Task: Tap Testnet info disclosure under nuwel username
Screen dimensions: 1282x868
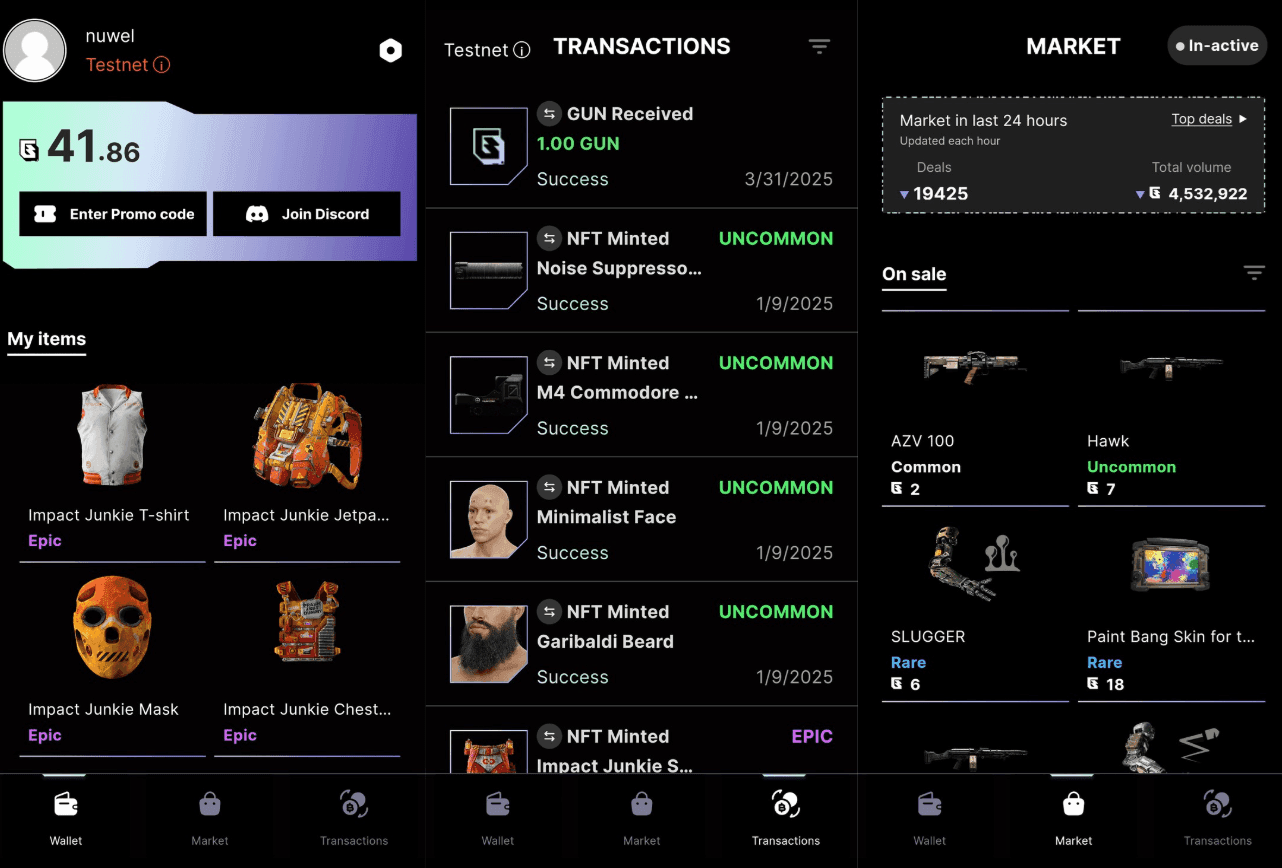Action: click(163, 64)
